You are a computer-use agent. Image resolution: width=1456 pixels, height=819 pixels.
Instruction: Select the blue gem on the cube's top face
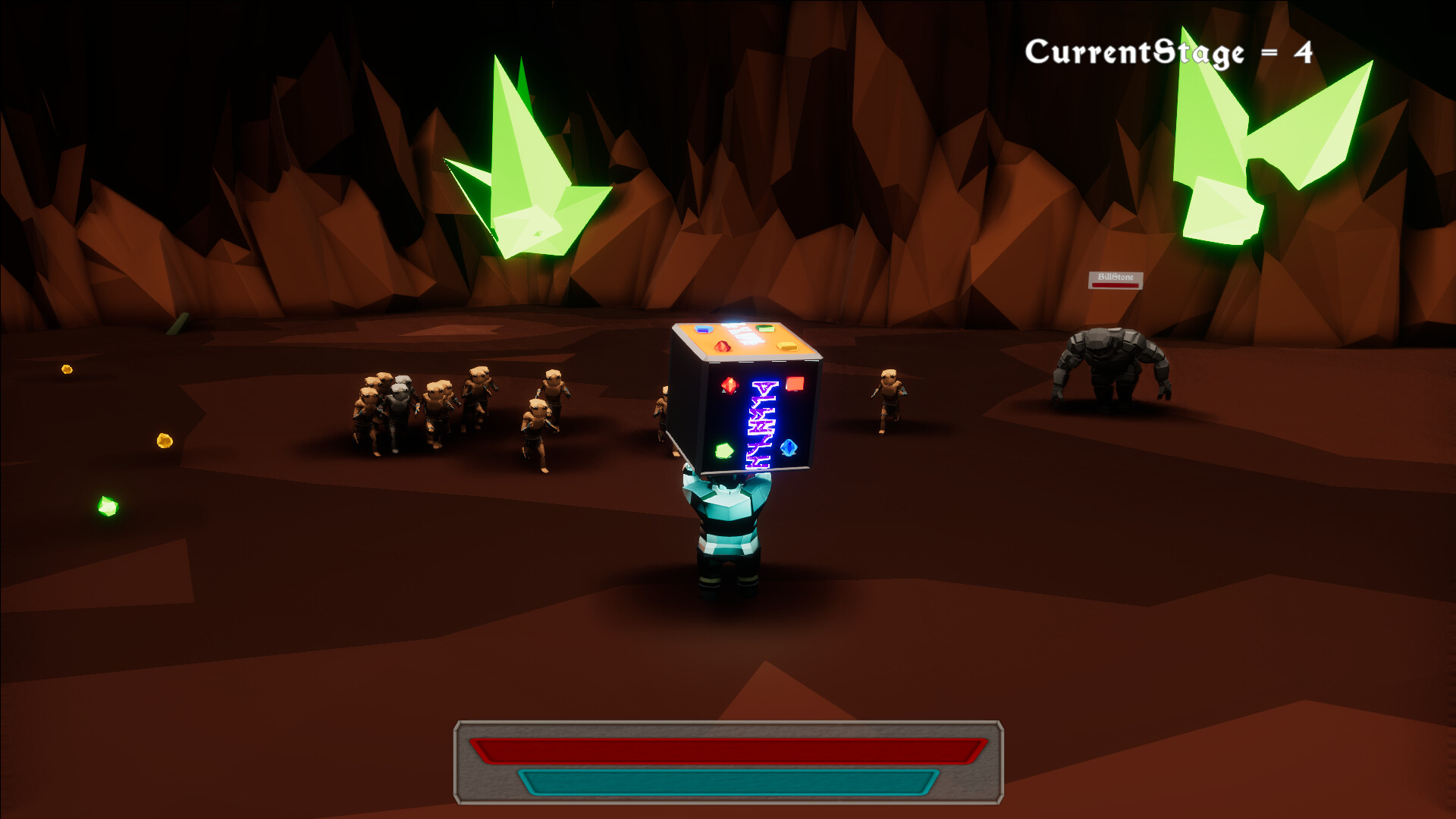pos(704,328)
